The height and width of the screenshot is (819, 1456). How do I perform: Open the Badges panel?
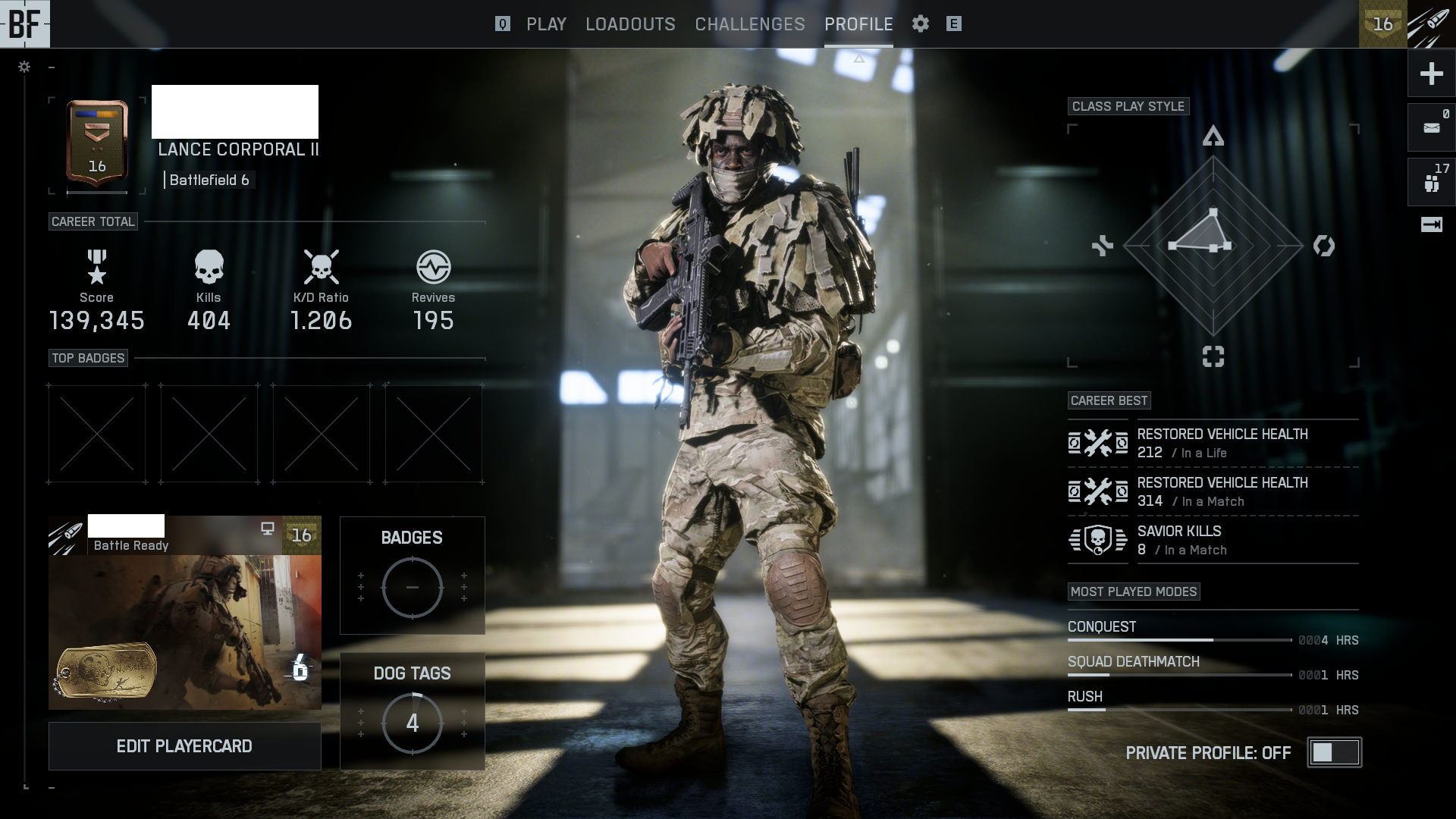(x=412, y=576)
